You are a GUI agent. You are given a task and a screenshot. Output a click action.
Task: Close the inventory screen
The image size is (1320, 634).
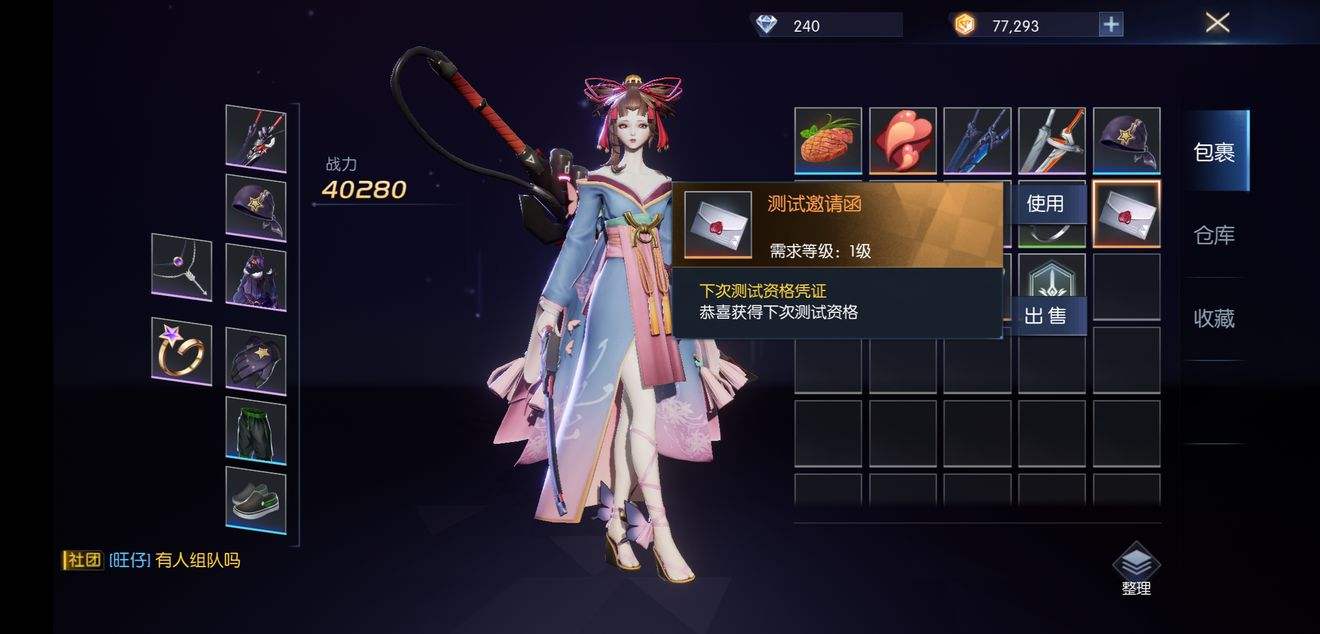[1217, 23]
